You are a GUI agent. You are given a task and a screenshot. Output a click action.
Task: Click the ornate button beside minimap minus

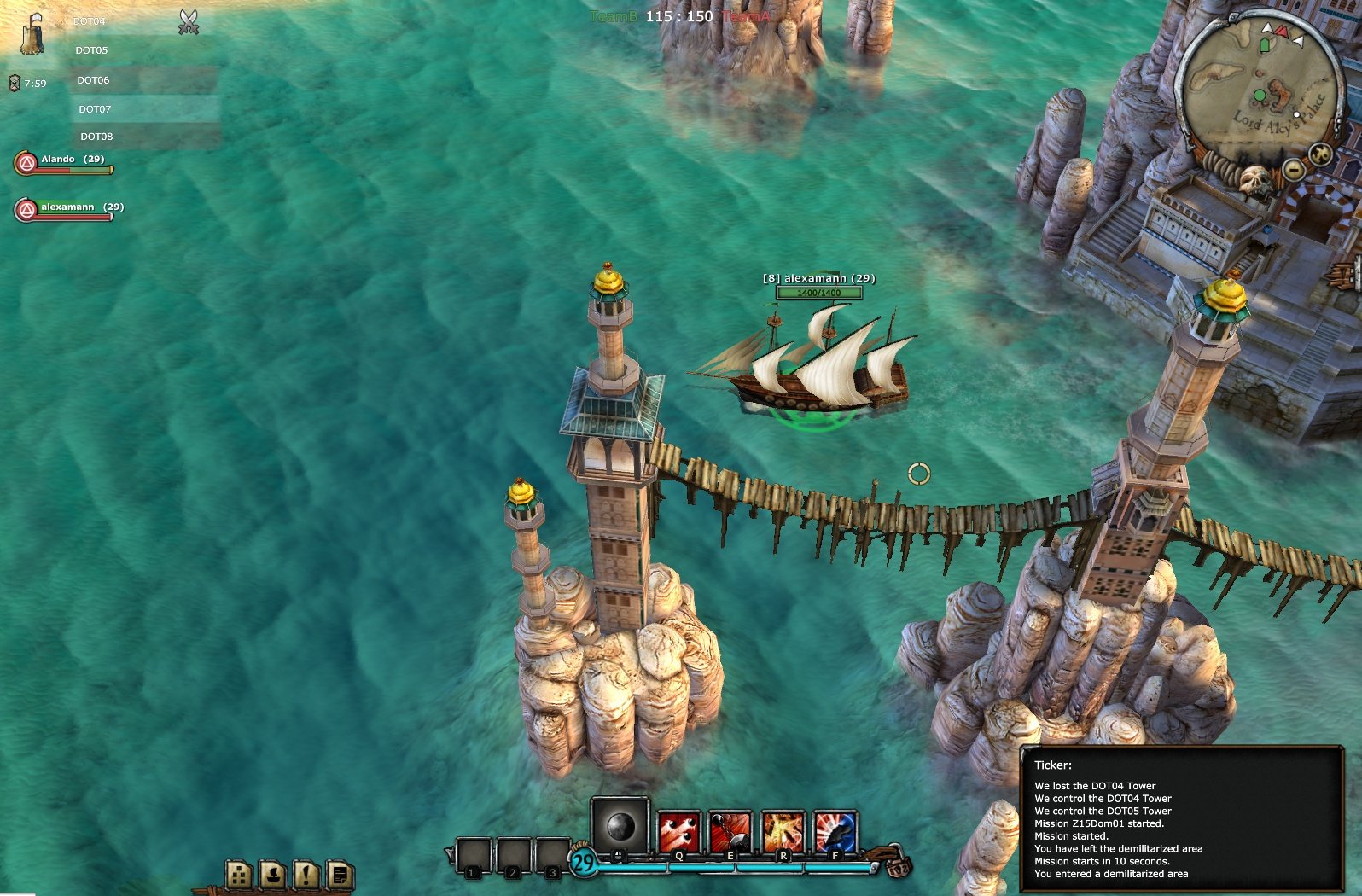[x=1320, y=154]
